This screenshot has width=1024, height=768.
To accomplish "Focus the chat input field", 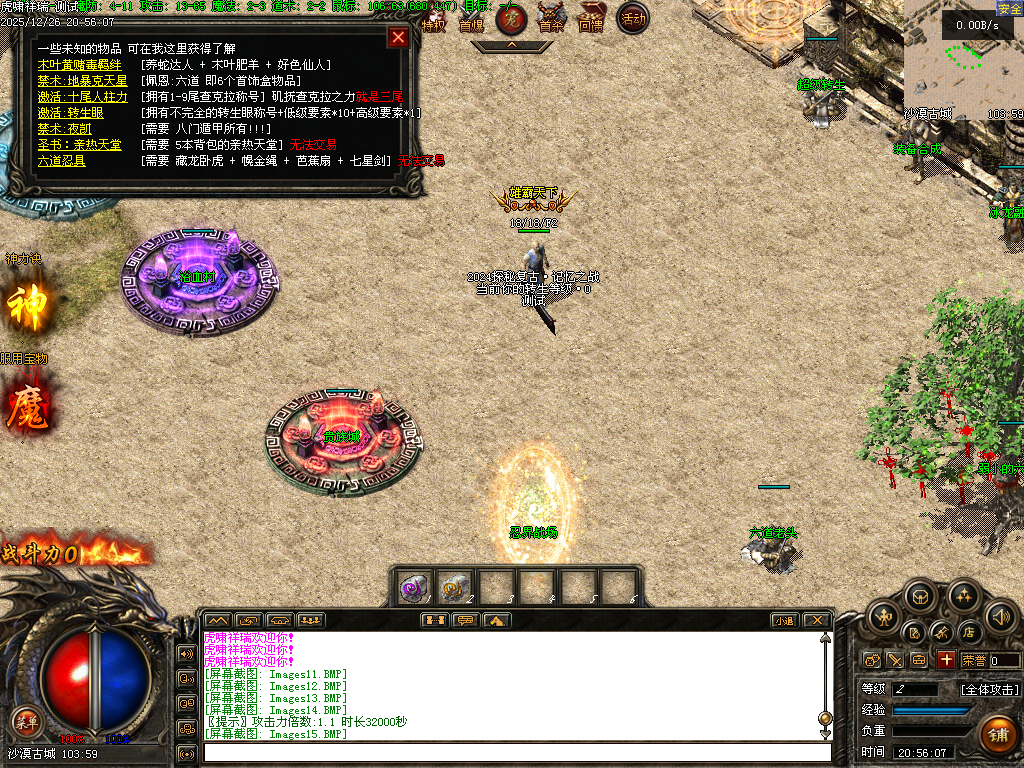I will coord(516,752).
